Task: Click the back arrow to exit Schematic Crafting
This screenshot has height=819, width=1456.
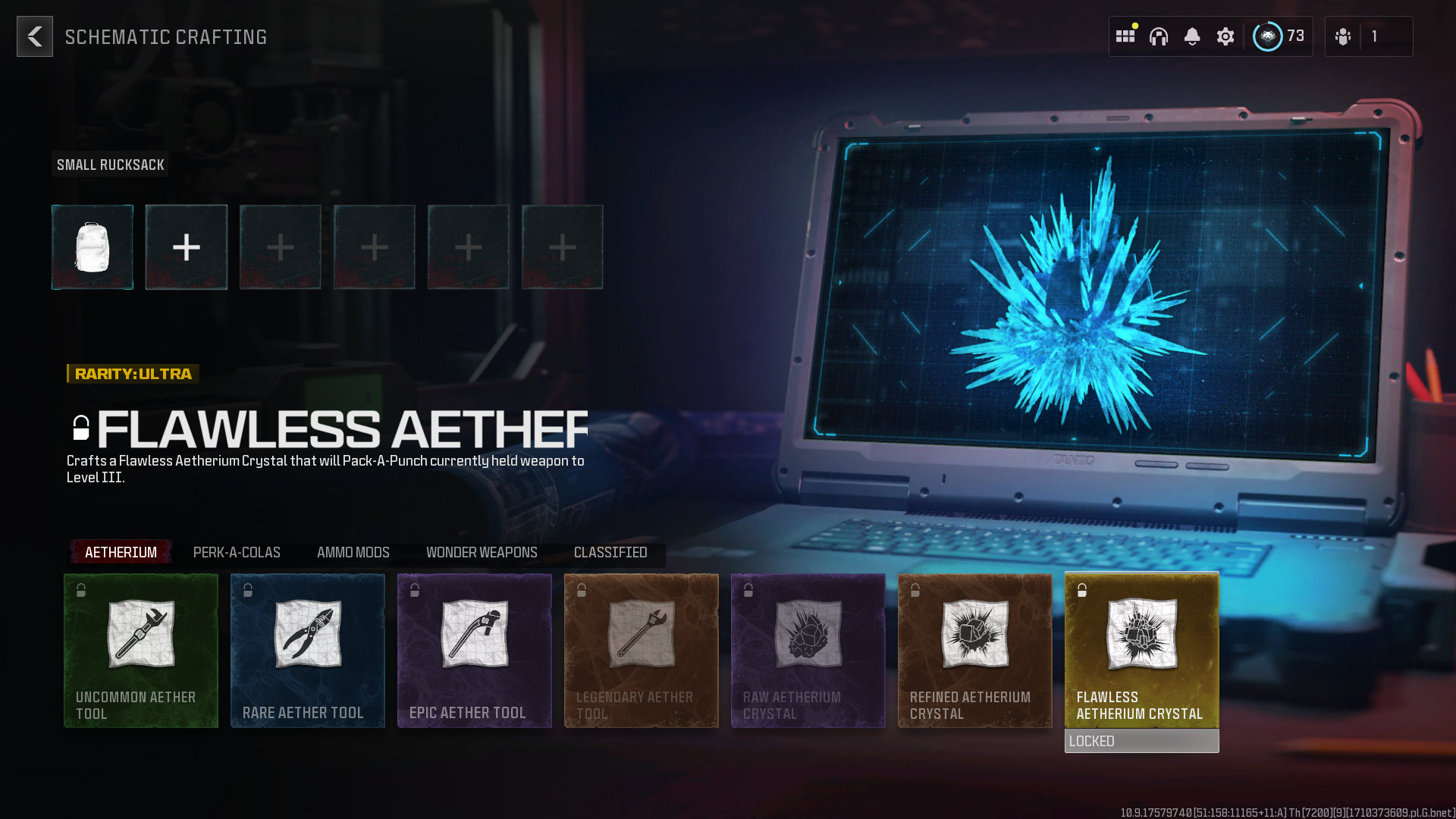Action: click(34, 36)
